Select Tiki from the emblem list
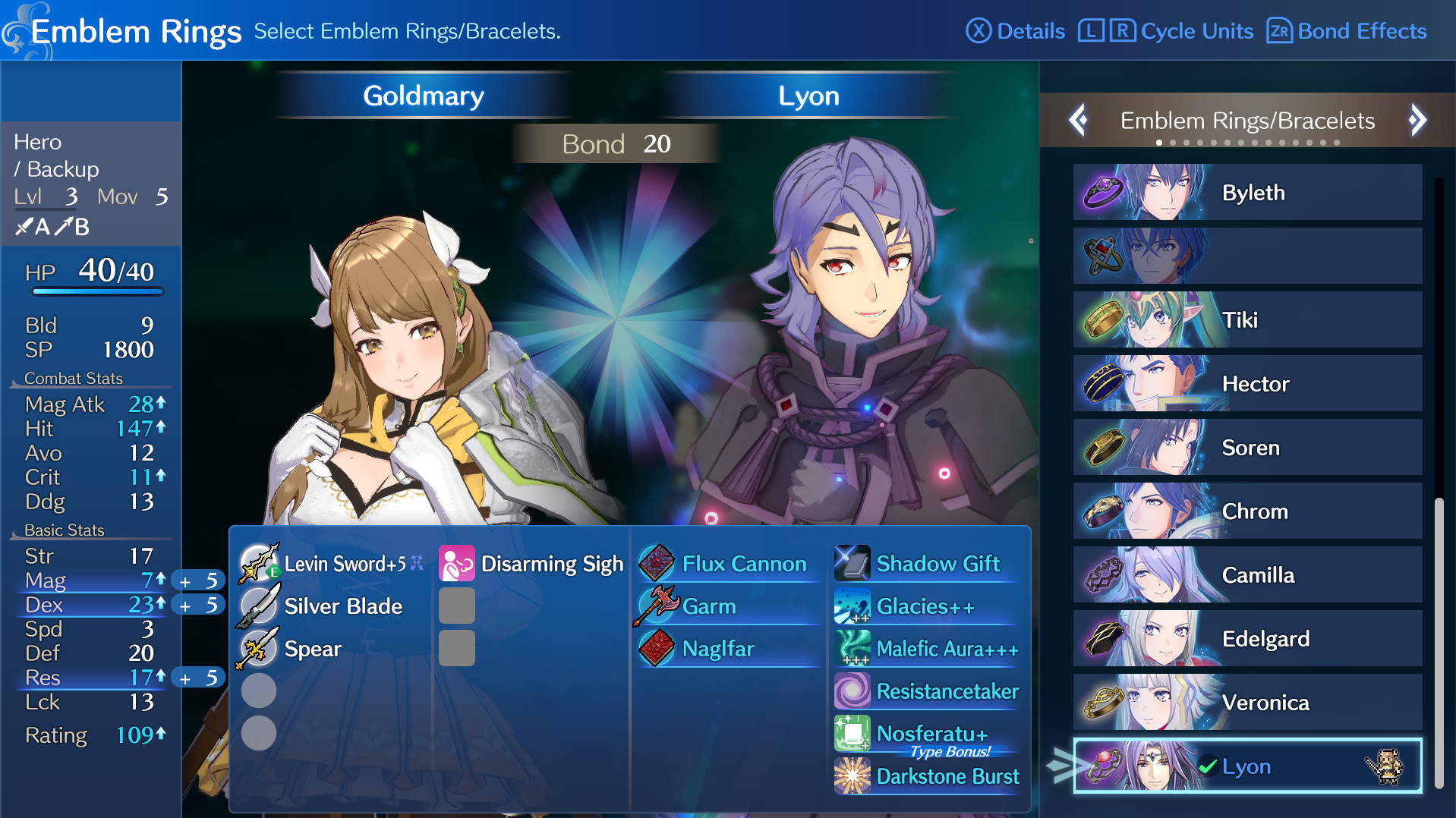This screenshot has width=1456, height=818. [1246, 319]
